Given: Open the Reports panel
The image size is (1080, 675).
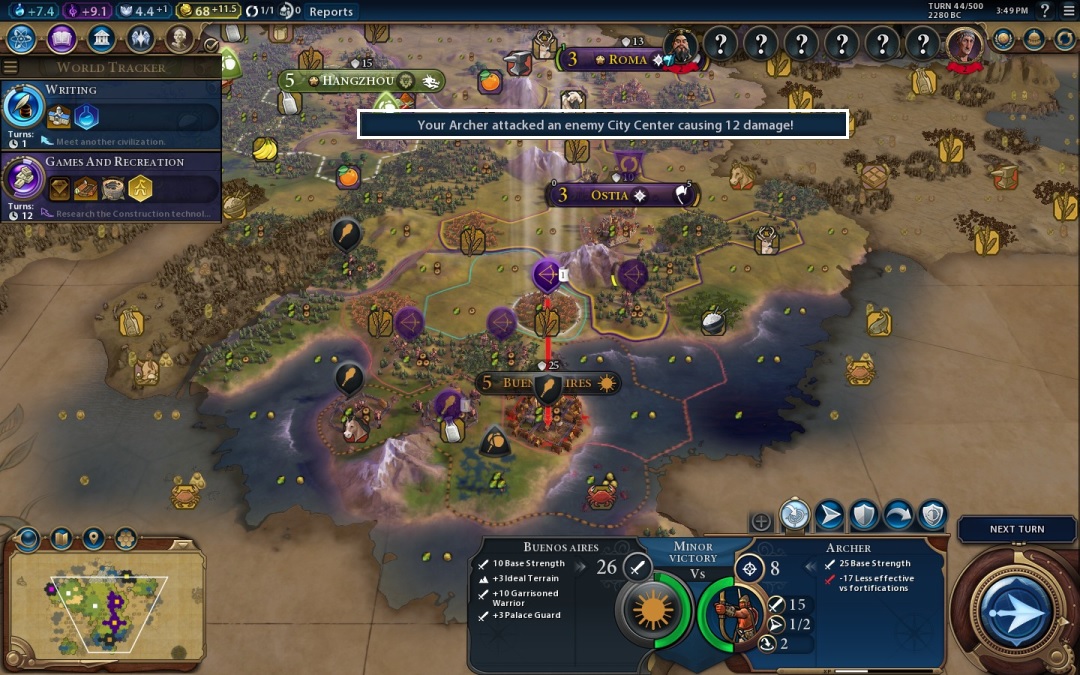Looking at the screenshot, I should 331,12.
